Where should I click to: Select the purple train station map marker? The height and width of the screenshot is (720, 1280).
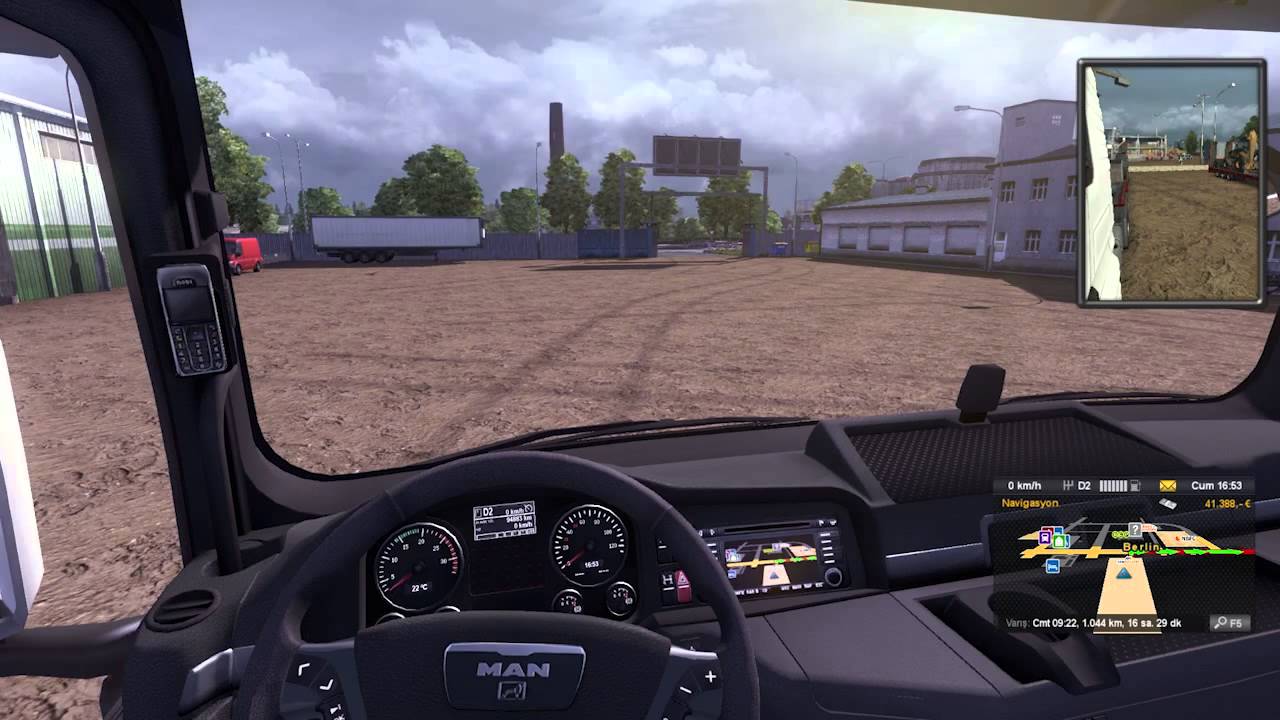tap(1045, 538)
